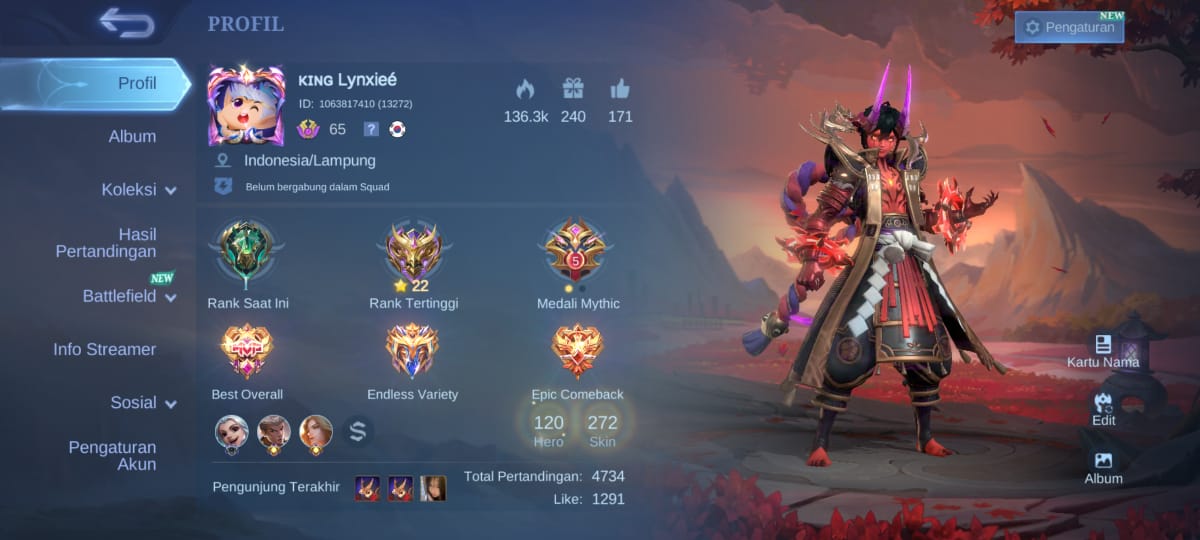Open Pengaturan Akun settings

[x=112, y=455]
